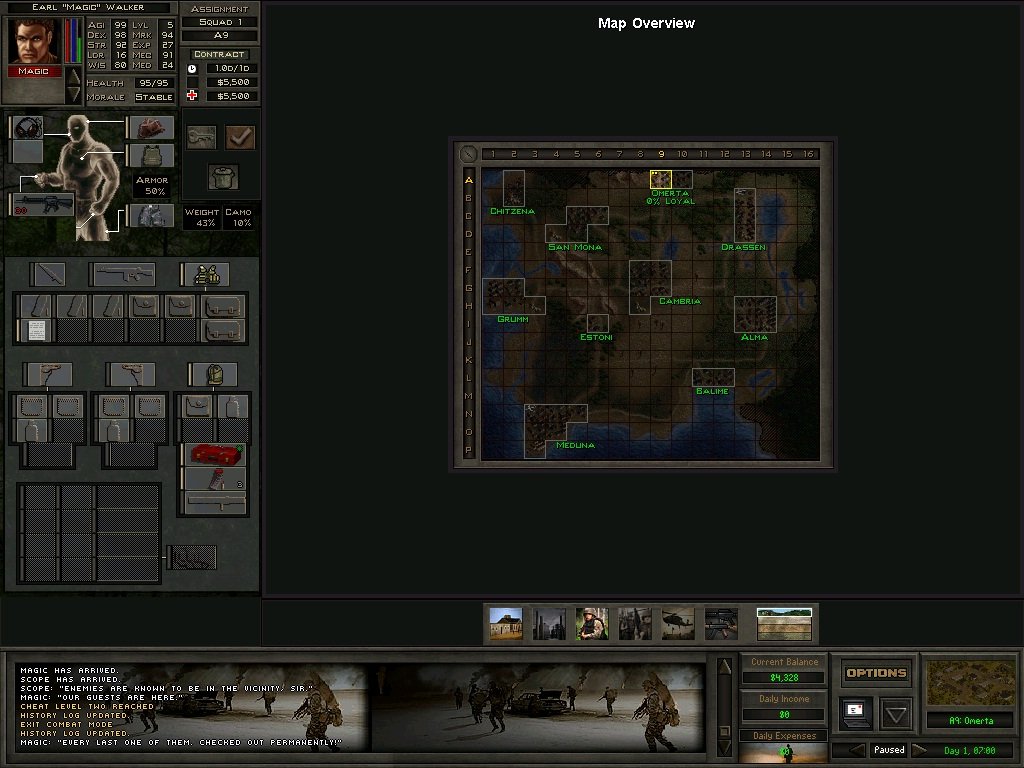Screen dimensions: 1024x768
Task: Choose the body armor vest slot
Action: tap(151, 155)
